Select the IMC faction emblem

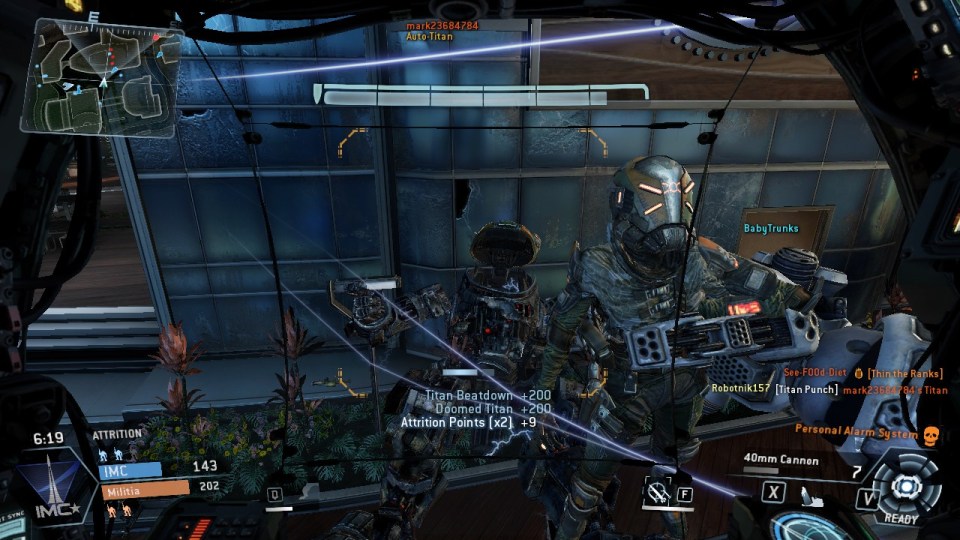pyautogui.click(x=47, y=480)
